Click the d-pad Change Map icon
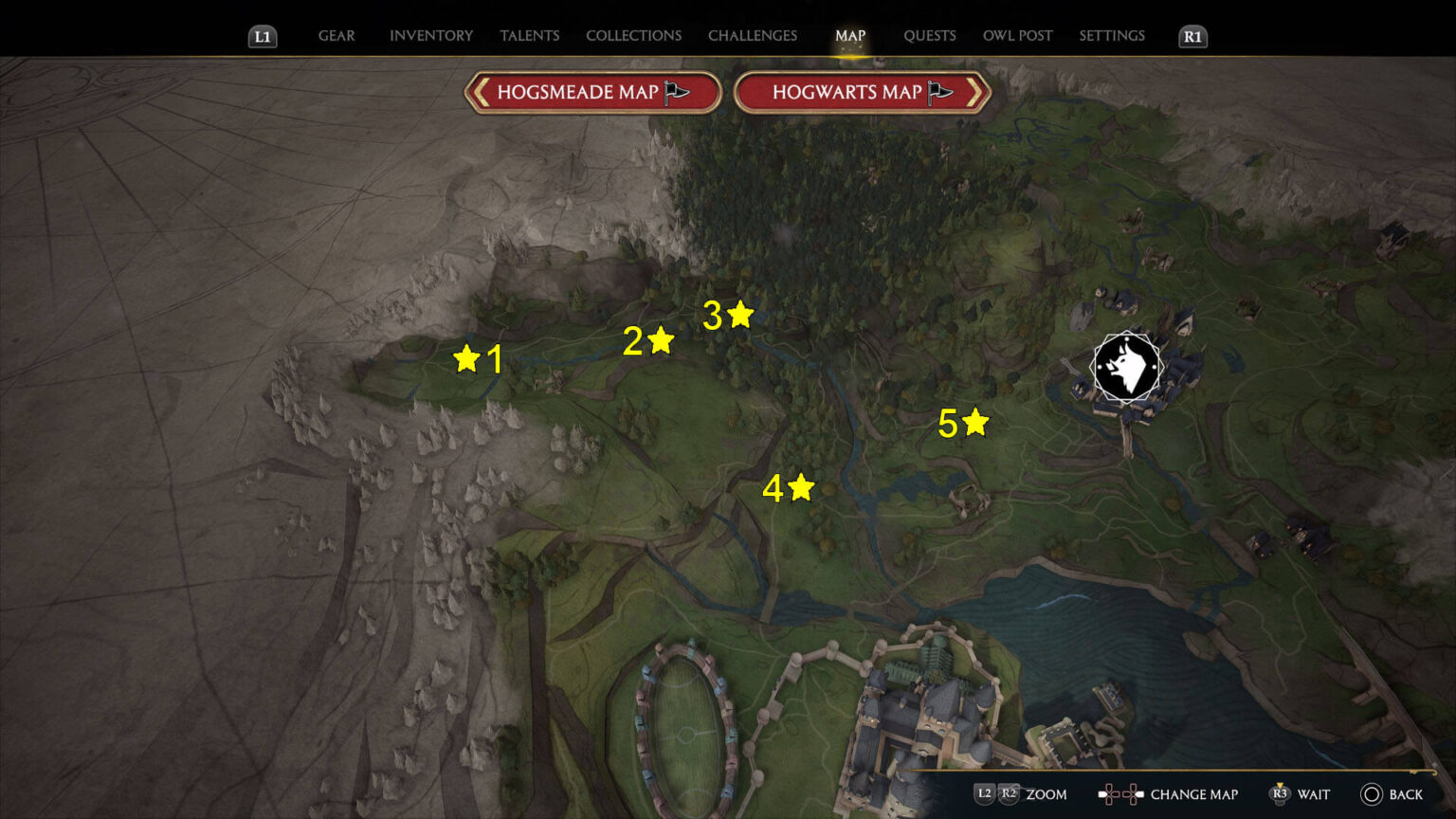This screenshot has height=819, width=1456. tap(1120, 793)
